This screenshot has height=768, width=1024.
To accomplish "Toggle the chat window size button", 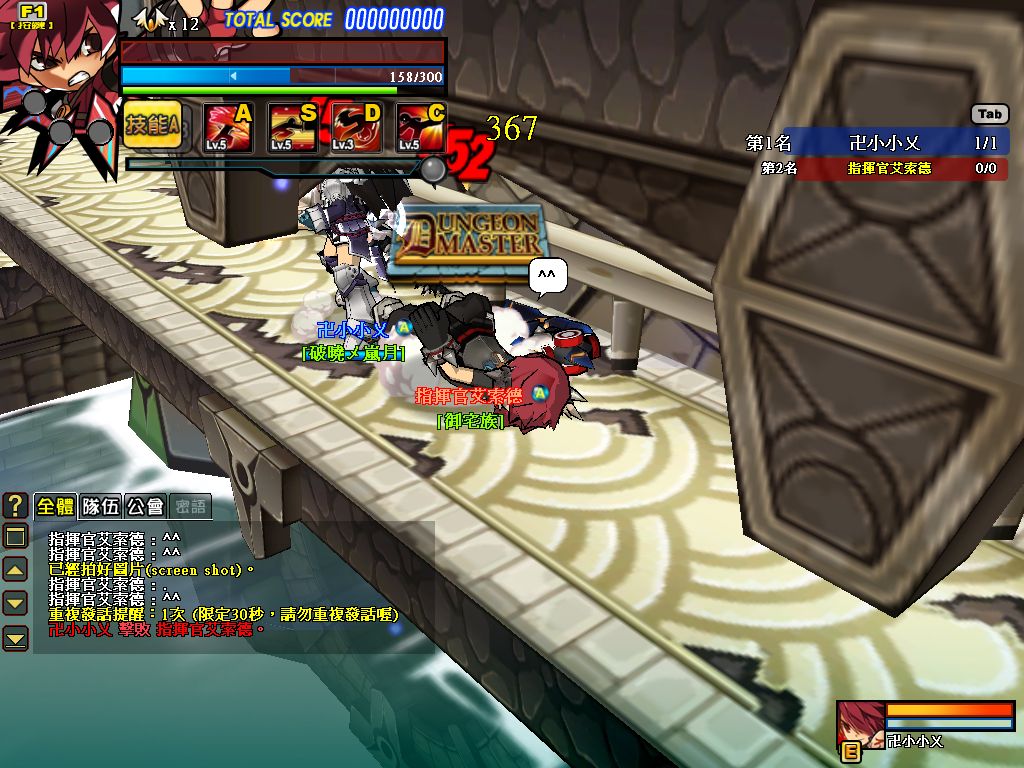I will tap(15, 537).
